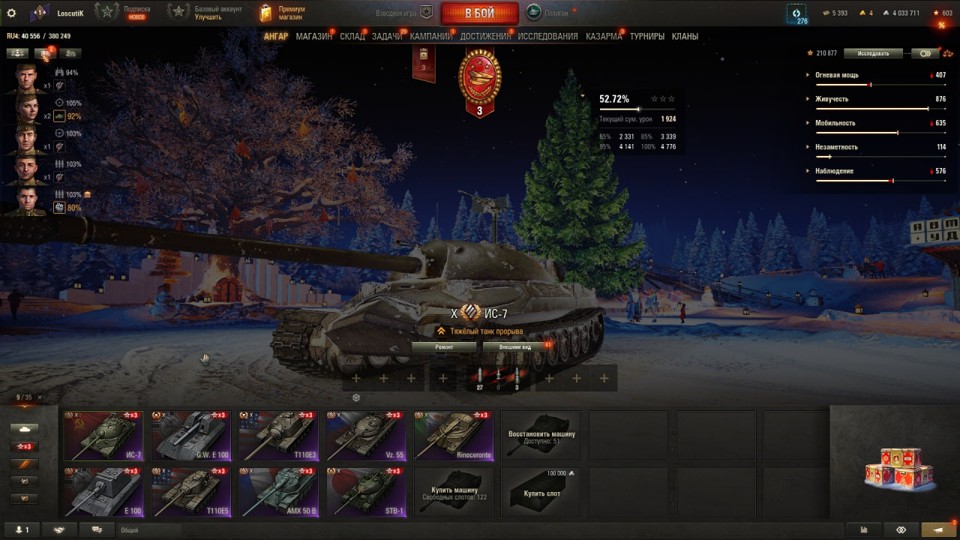Open the СКЛАД tab
This screenshot has width=960, height=540.
click(x=352, y=37)
